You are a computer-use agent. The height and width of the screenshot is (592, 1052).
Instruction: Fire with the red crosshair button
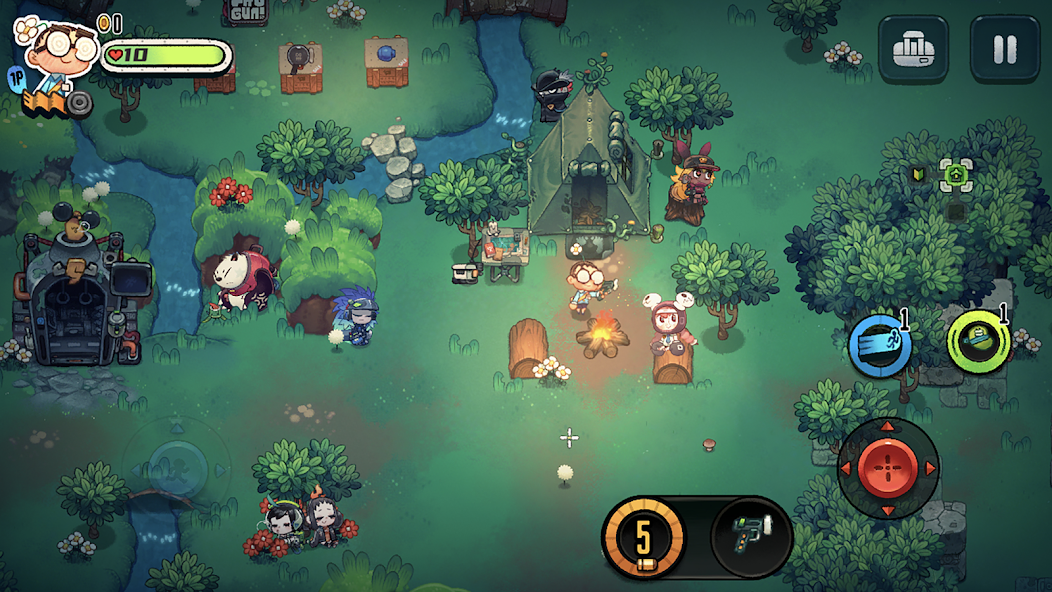tap(887, 467)
